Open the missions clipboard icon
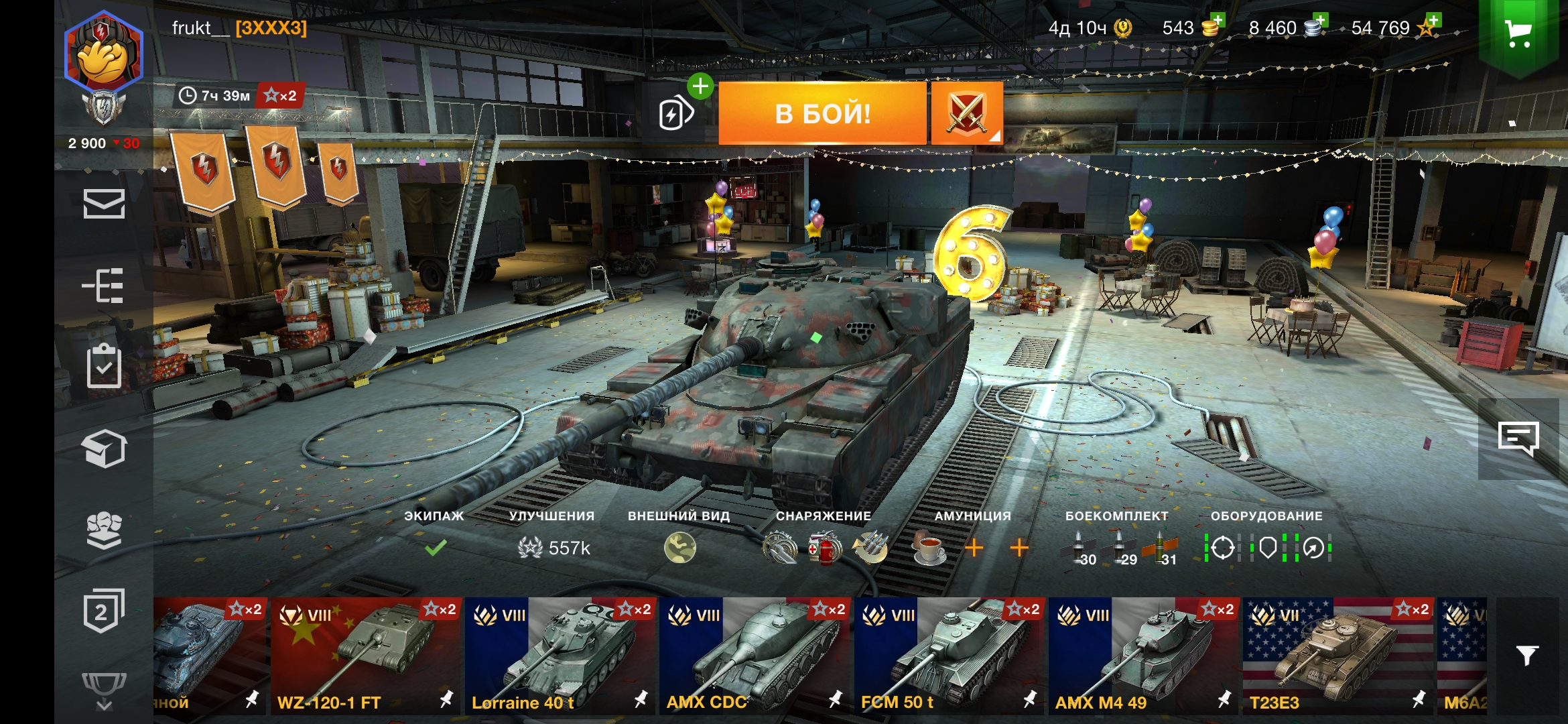1568x724 pixels. click(x=104, y=367)
